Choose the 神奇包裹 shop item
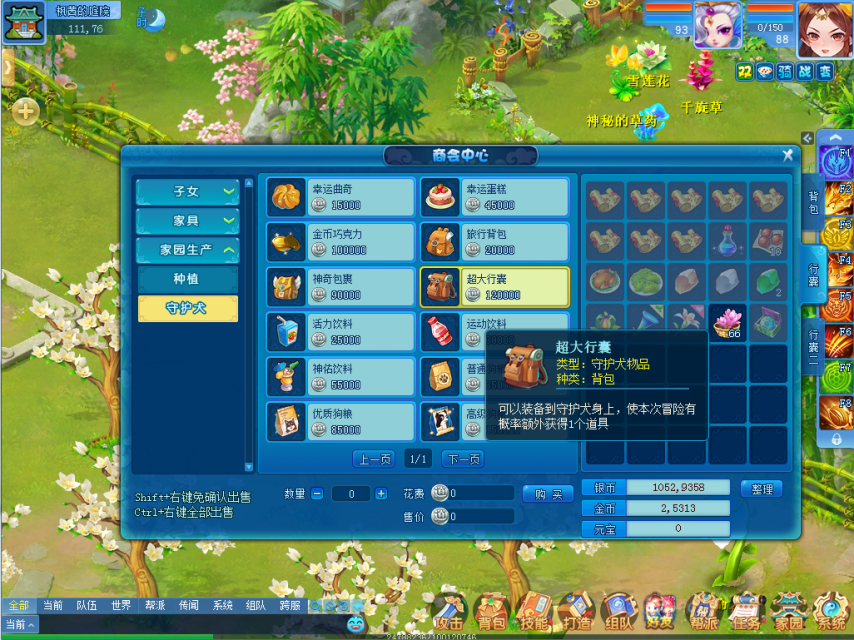This screenshot has height=640, width=854. pyautogui.click(x=340, y=287)
